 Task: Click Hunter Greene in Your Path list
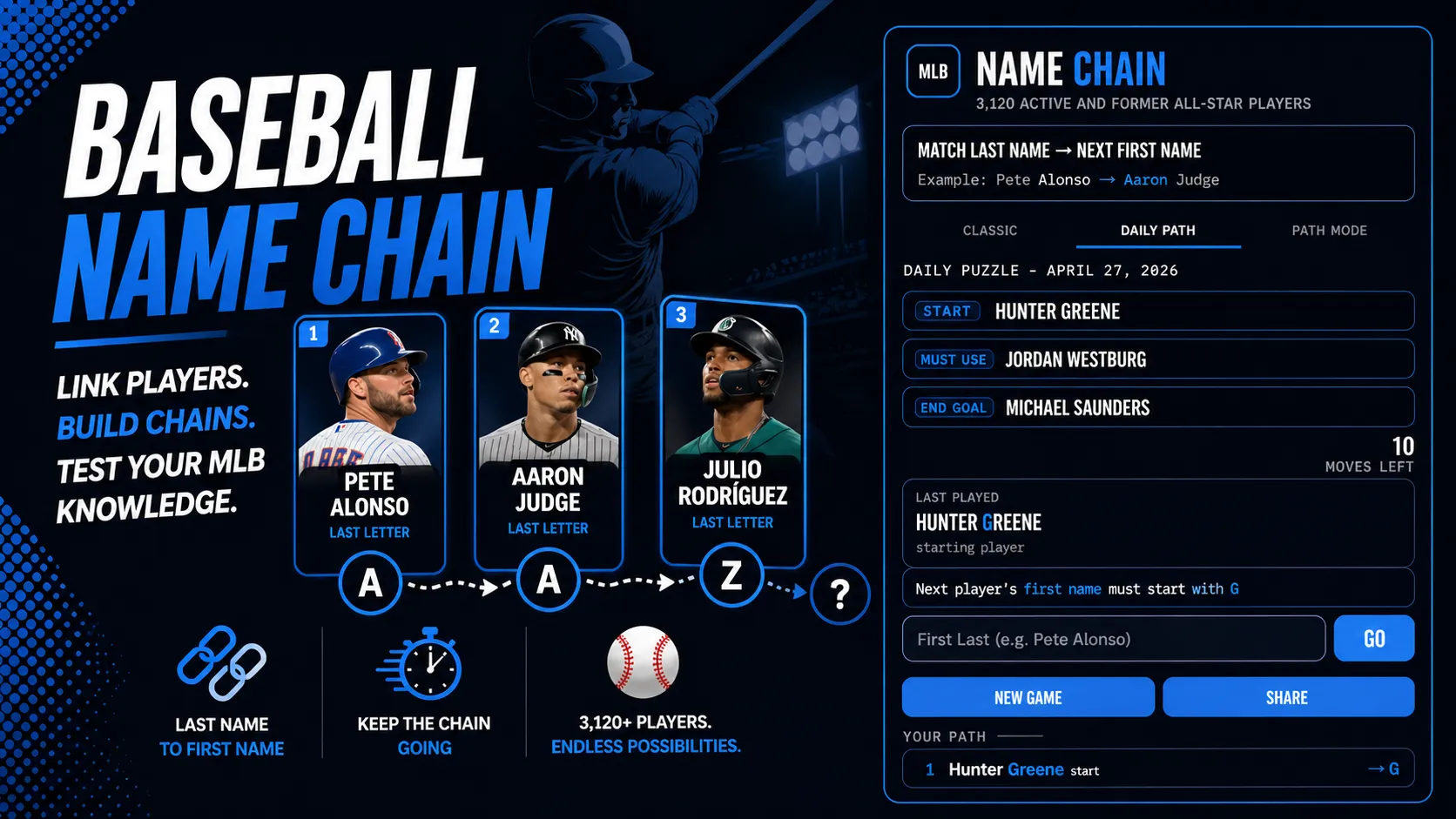[1006, 769]
